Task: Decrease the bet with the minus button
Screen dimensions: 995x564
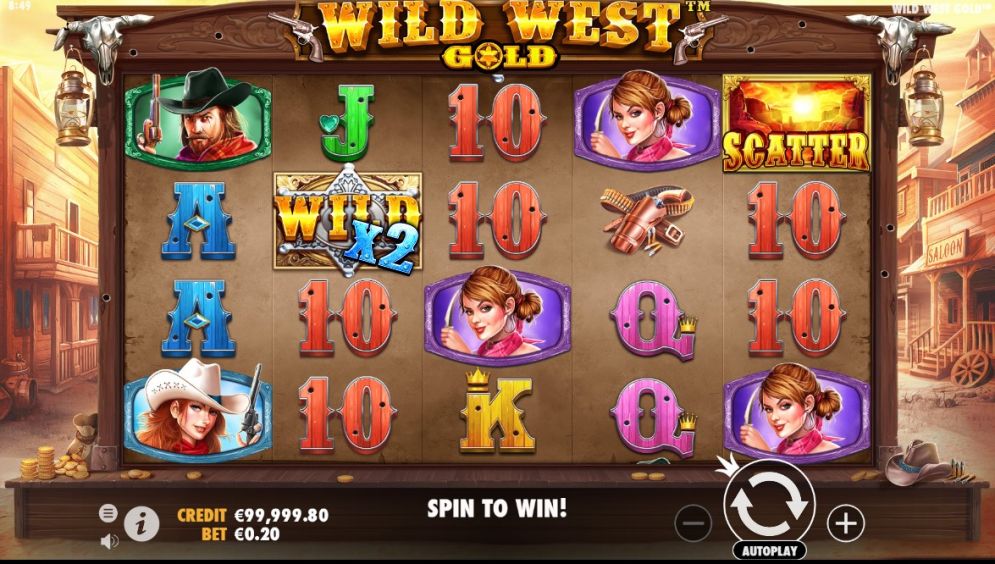Action: pos(693,522)
